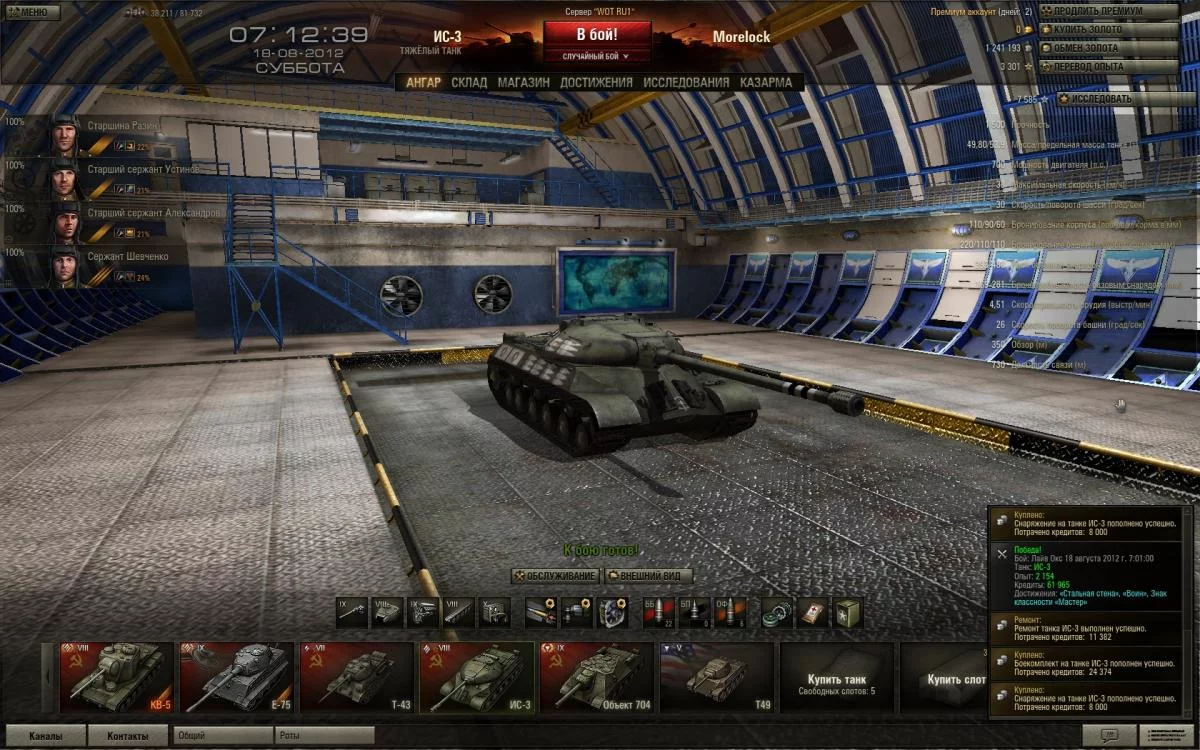Screen dimensions: 1200x750
Task: Open the Каналы chat channels
Action: pos(45,736)
